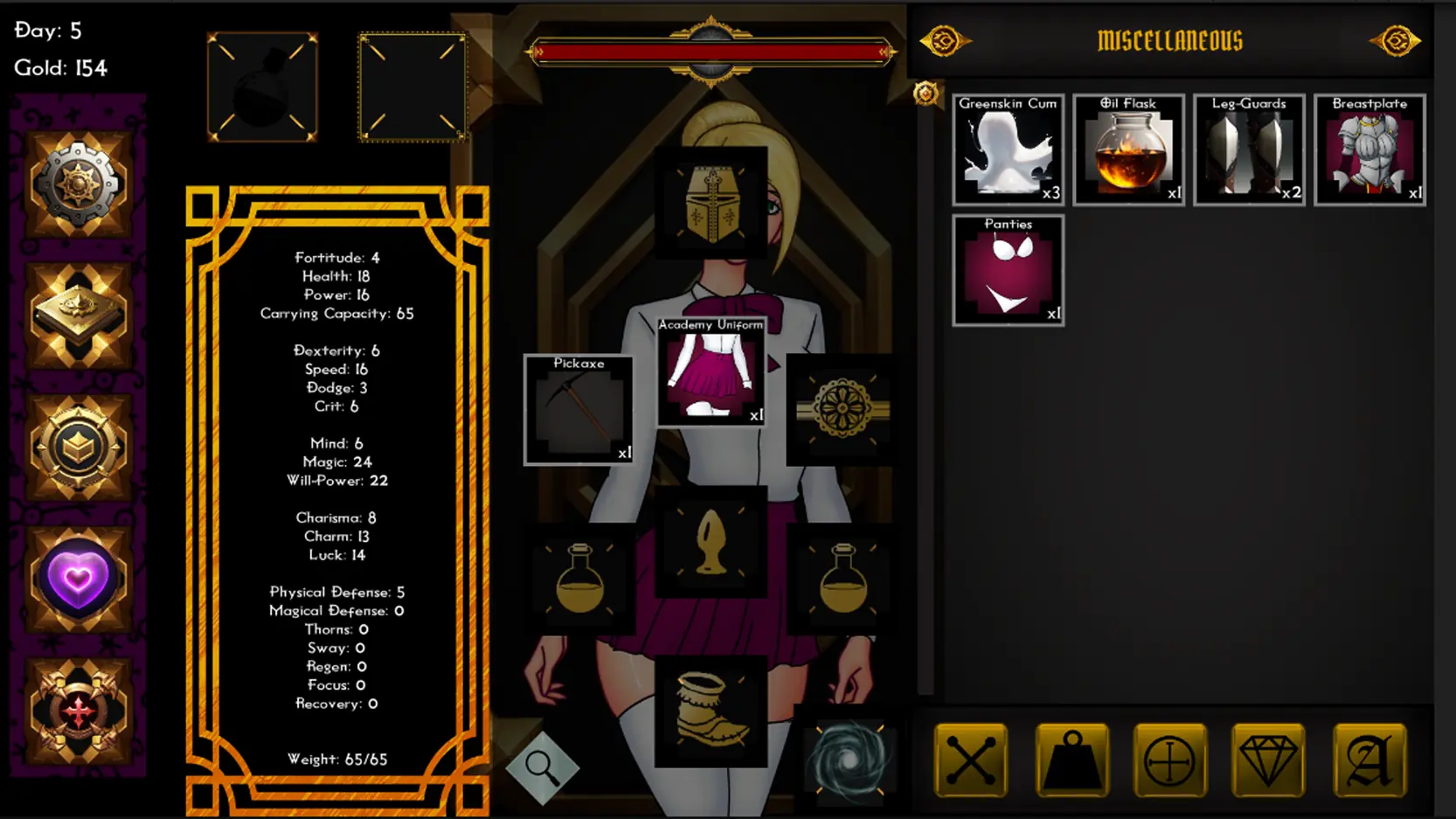Sort inventory by weight icon
The height and width of the screenshot is (819, 1456).
coord(1072,760)
